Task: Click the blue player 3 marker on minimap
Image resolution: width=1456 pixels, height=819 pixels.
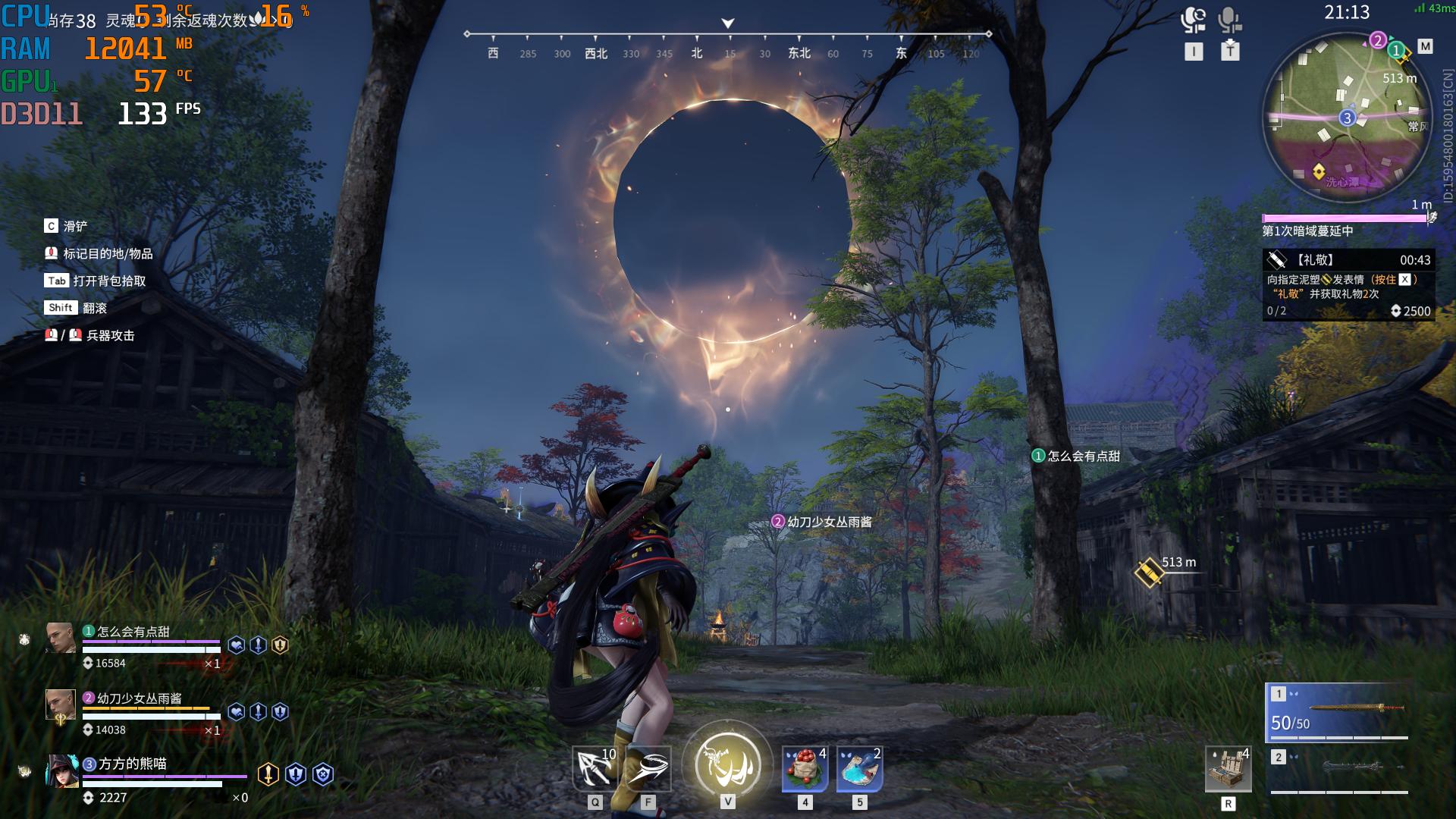Action: [x=1347, y=118]
